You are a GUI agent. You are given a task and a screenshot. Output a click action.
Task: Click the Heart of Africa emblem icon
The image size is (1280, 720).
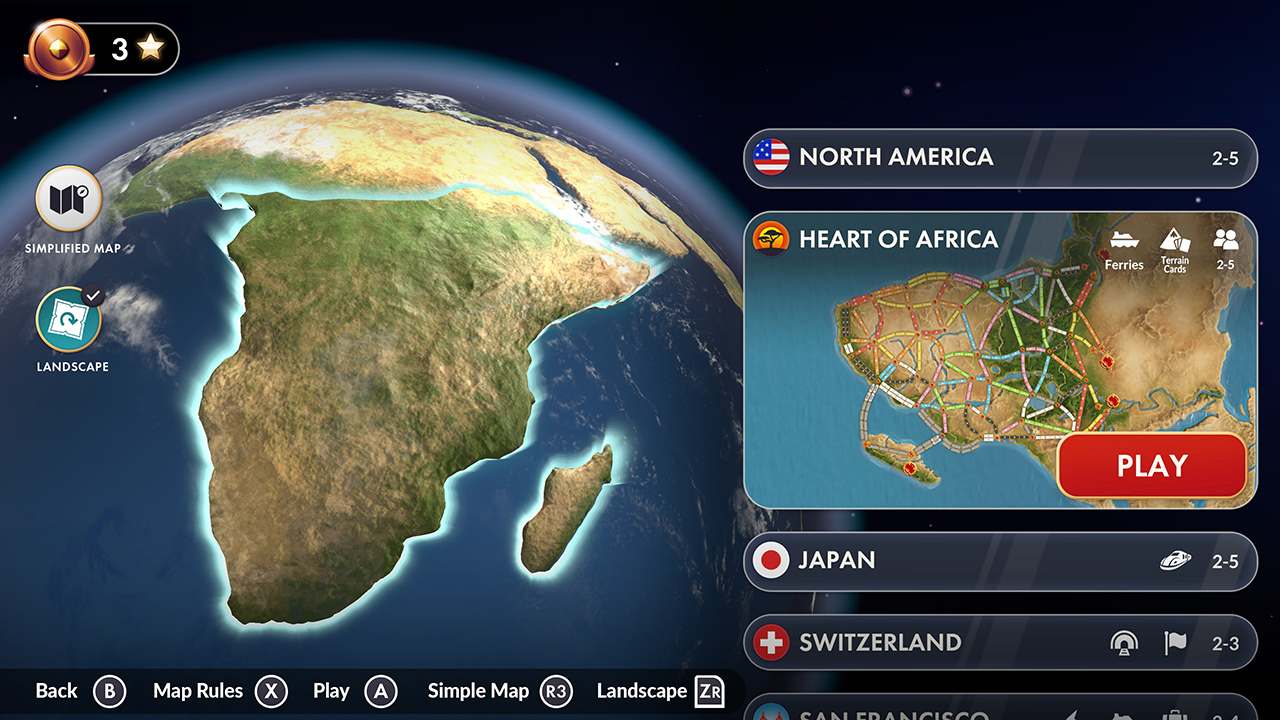[771, 240]
